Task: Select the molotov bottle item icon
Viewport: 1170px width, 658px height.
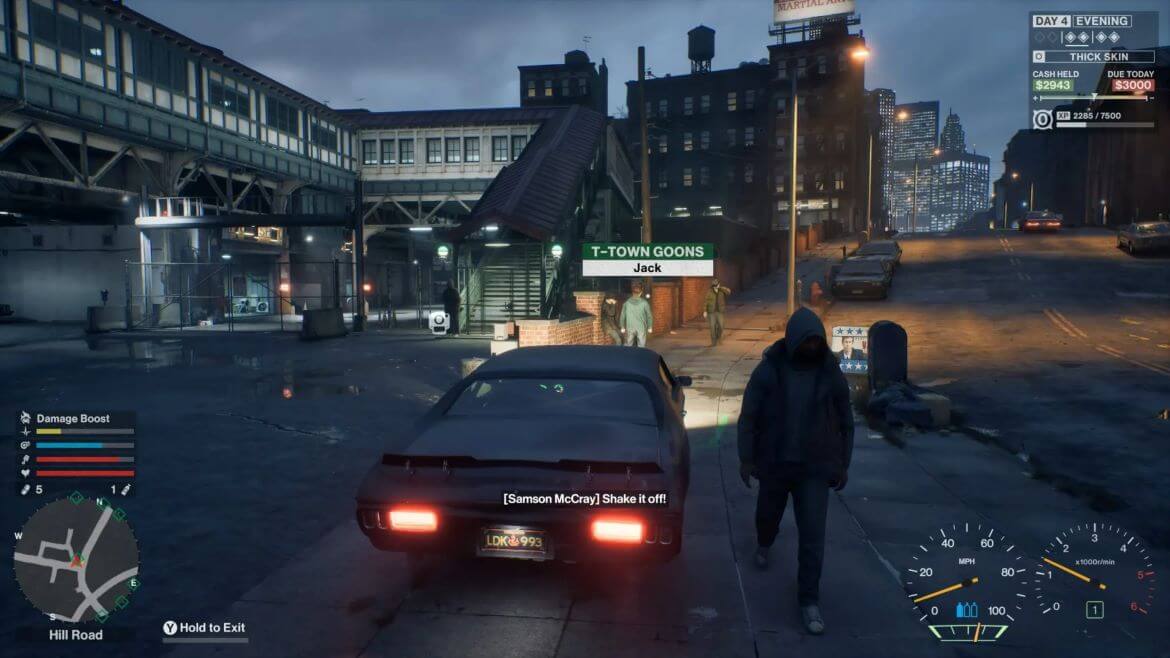Action: [127, 490]
